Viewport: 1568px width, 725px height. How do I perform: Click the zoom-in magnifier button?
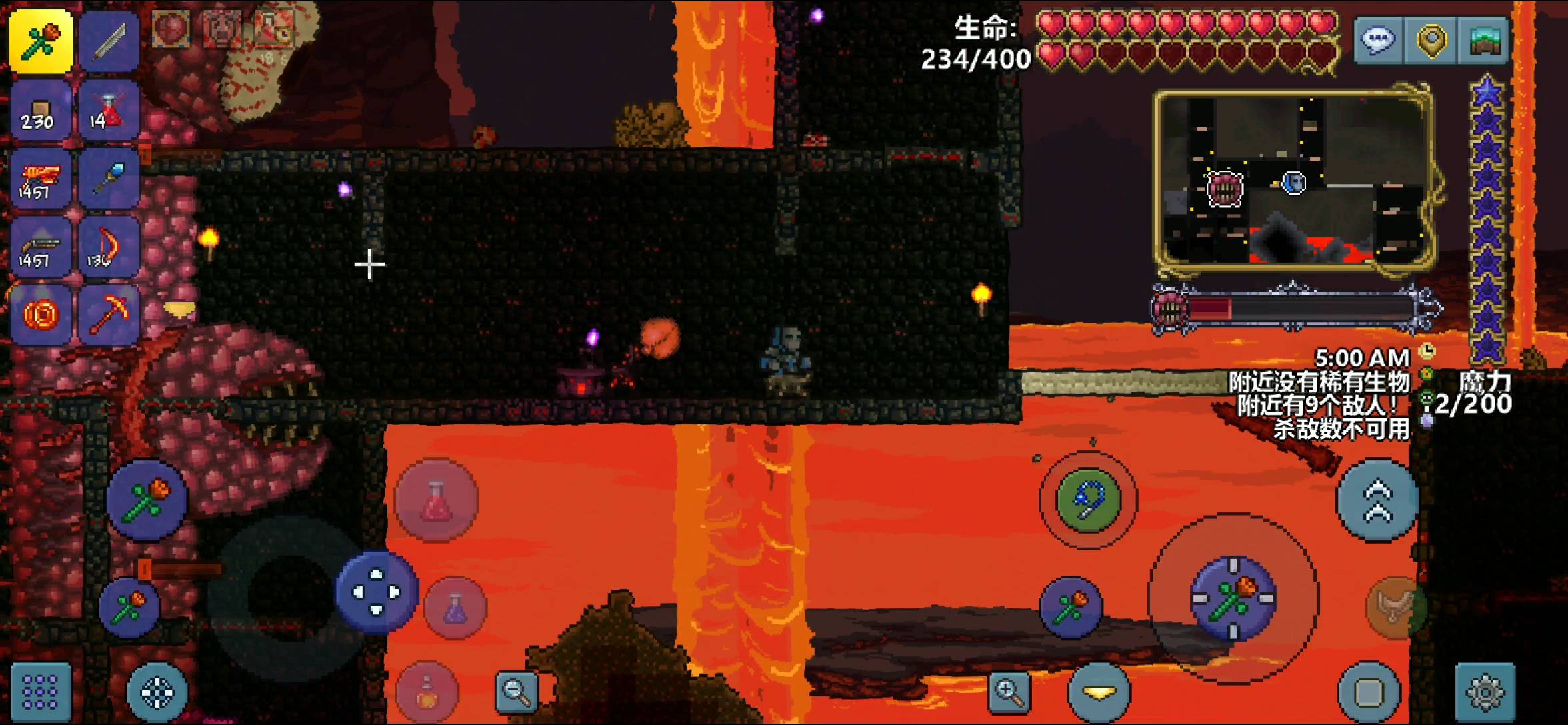point(1009,692)
